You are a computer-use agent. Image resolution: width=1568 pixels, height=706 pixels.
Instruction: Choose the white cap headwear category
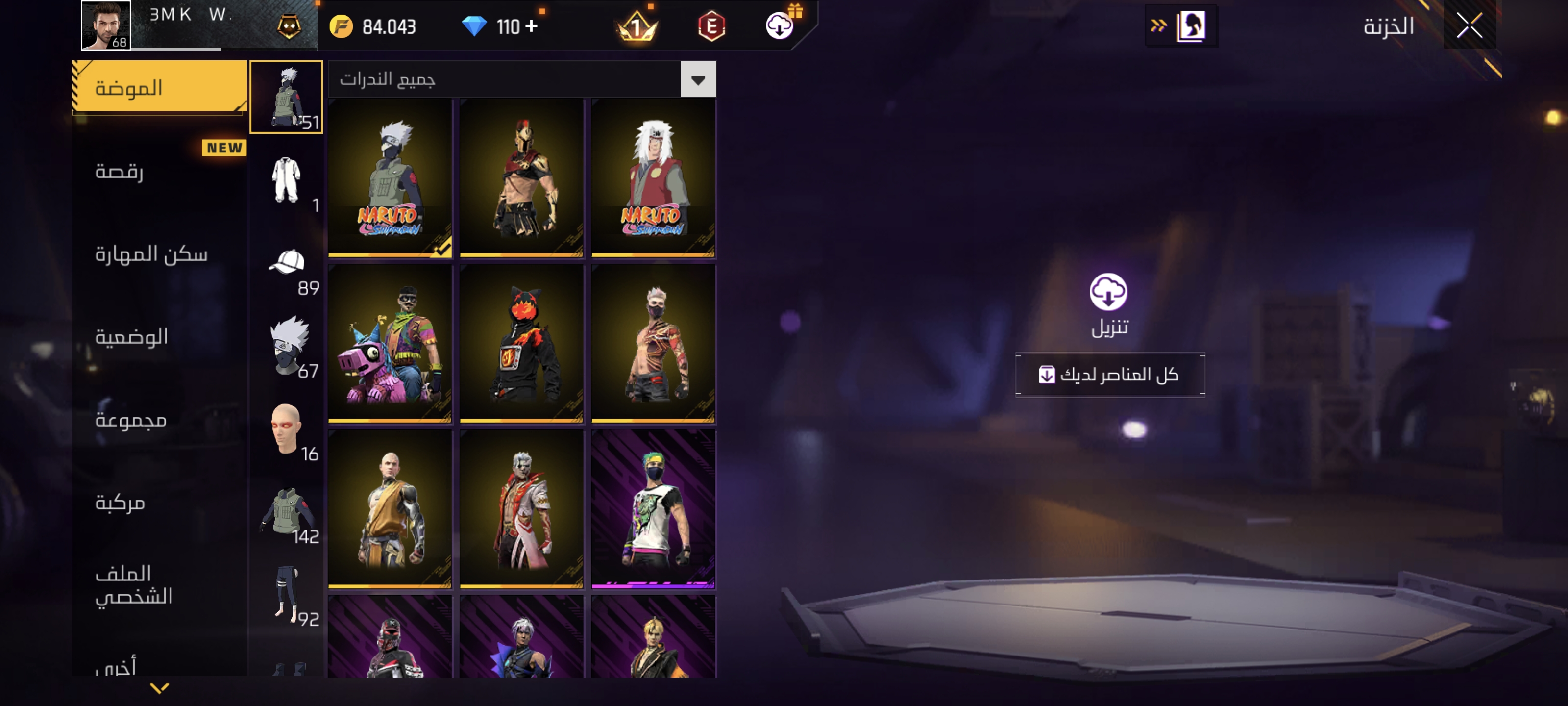[287, 264]
